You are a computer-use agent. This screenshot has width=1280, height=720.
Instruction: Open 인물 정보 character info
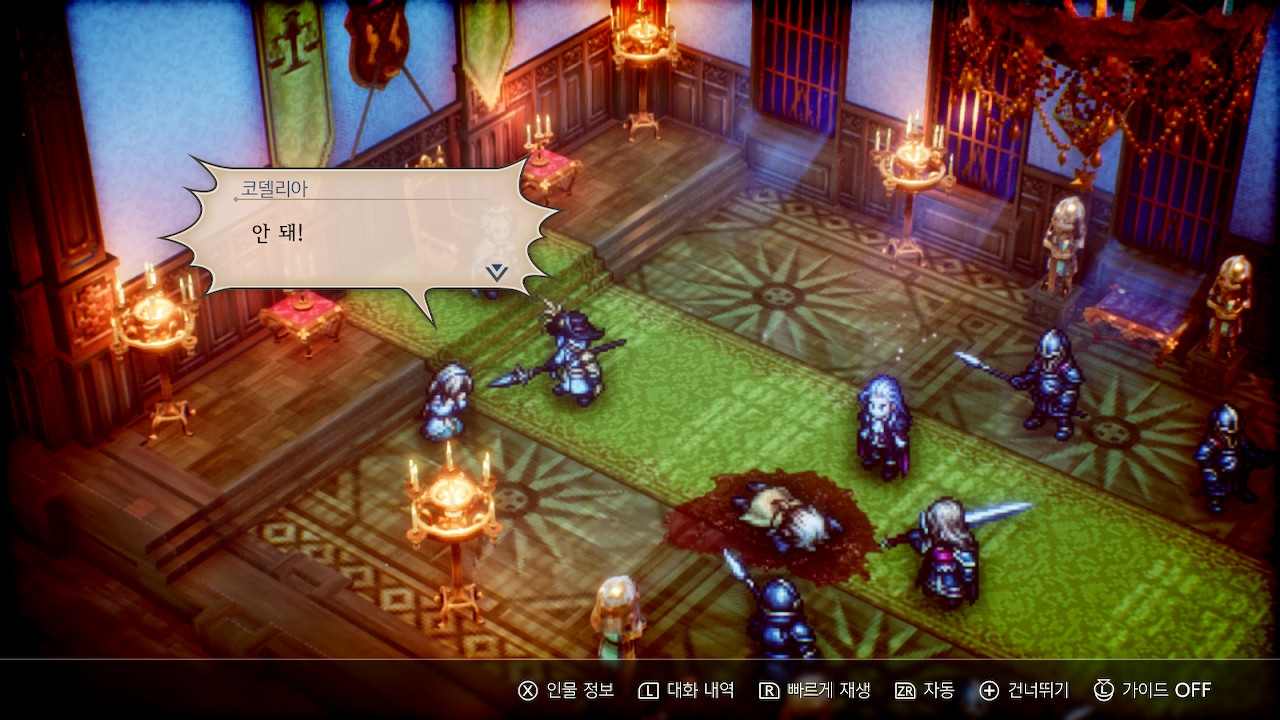(566, 690)
